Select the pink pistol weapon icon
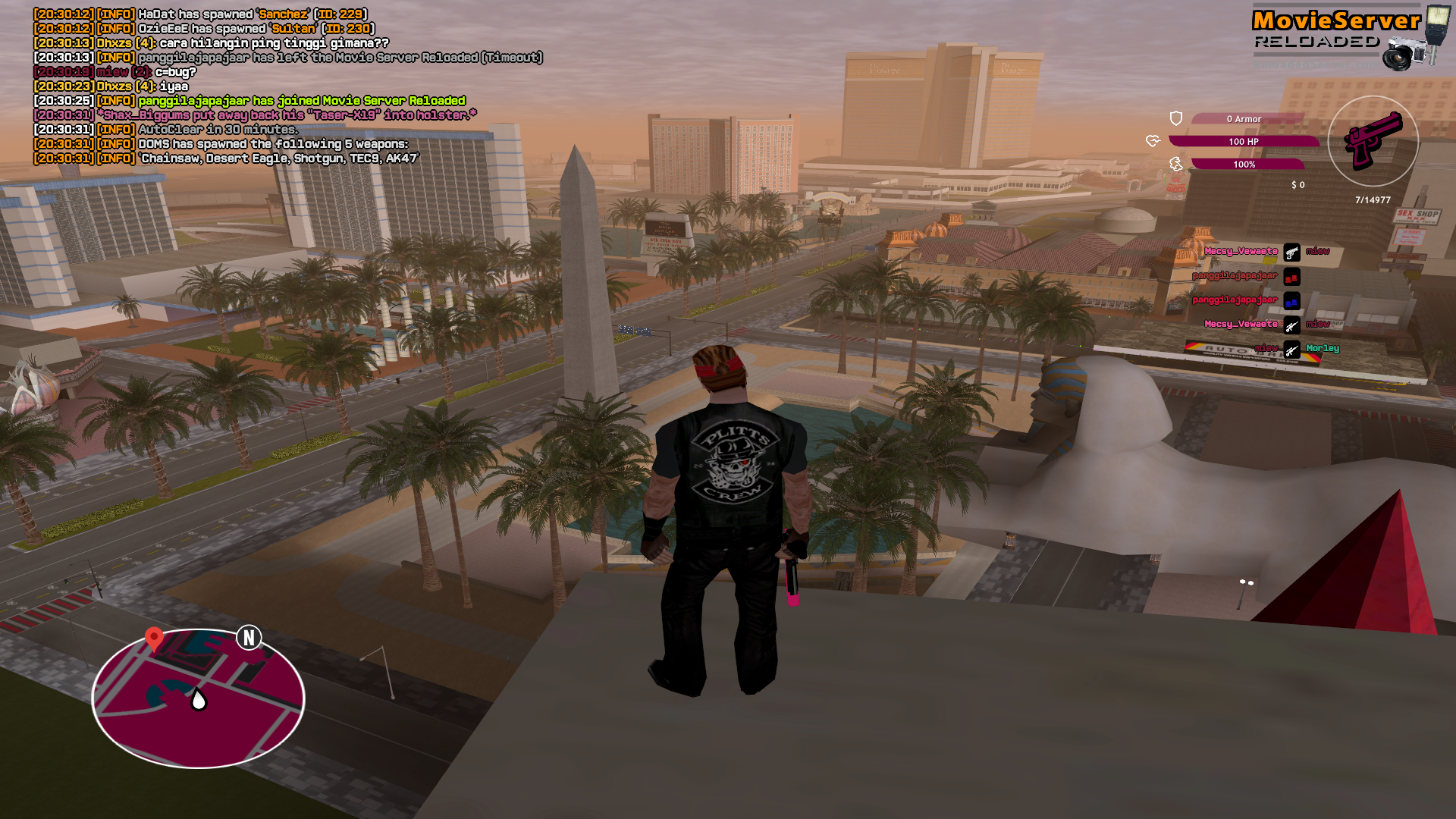This screenshot has height=819, width=1456. click(1373, 140)
